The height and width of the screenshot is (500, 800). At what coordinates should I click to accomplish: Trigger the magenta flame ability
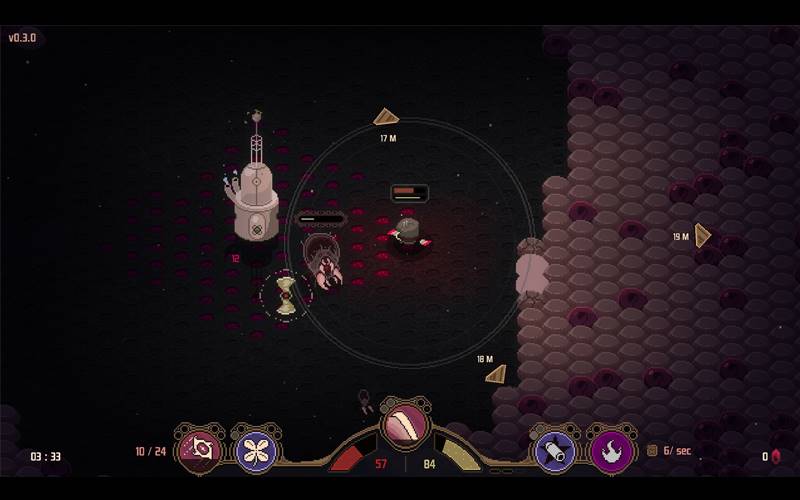point(611,451)
